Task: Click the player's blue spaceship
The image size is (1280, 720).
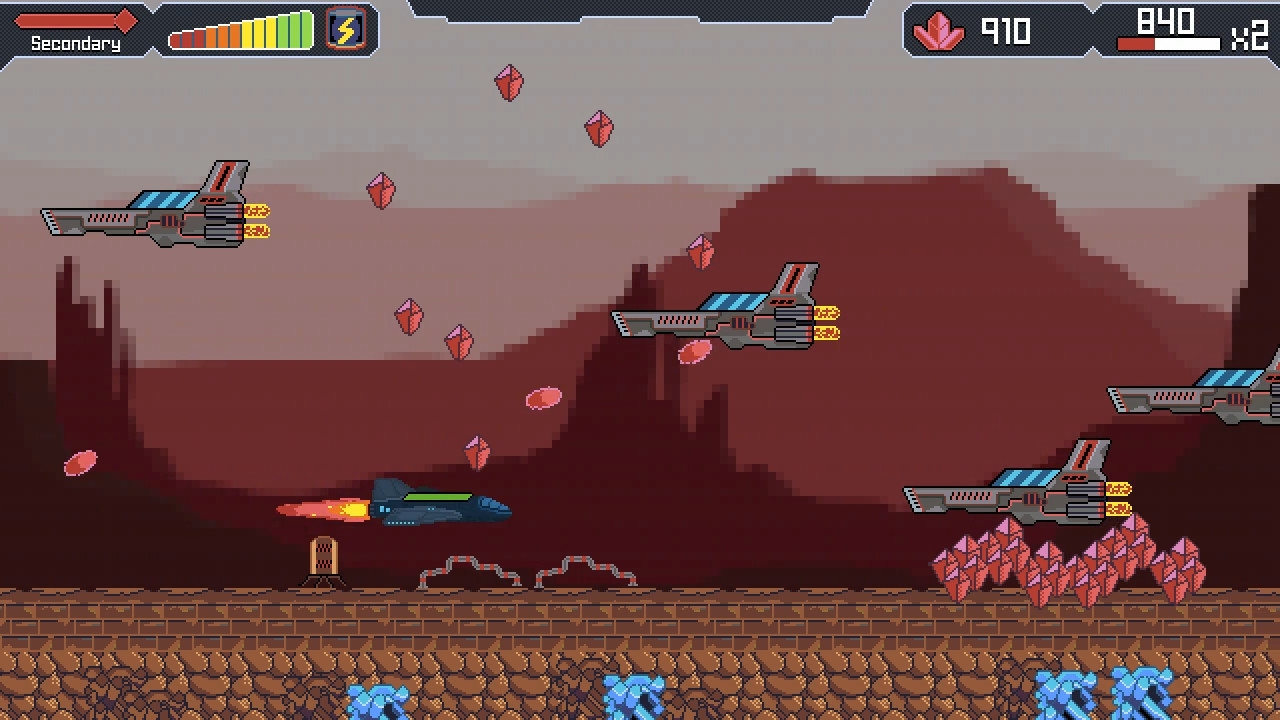Action: [x=440, y=506]
